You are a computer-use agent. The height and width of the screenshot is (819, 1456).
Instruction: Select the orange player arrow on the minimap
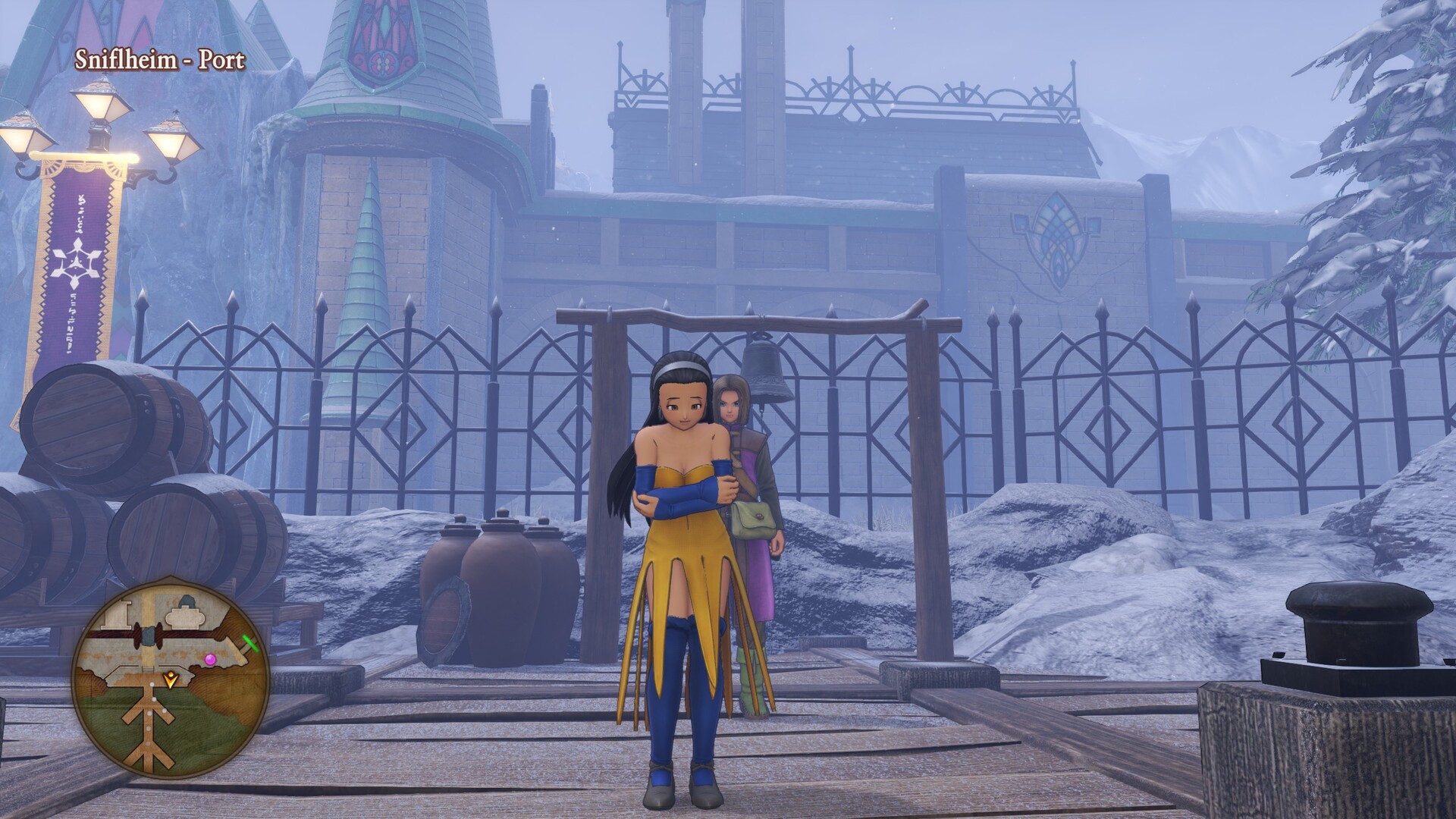click(x=172, y=679)
